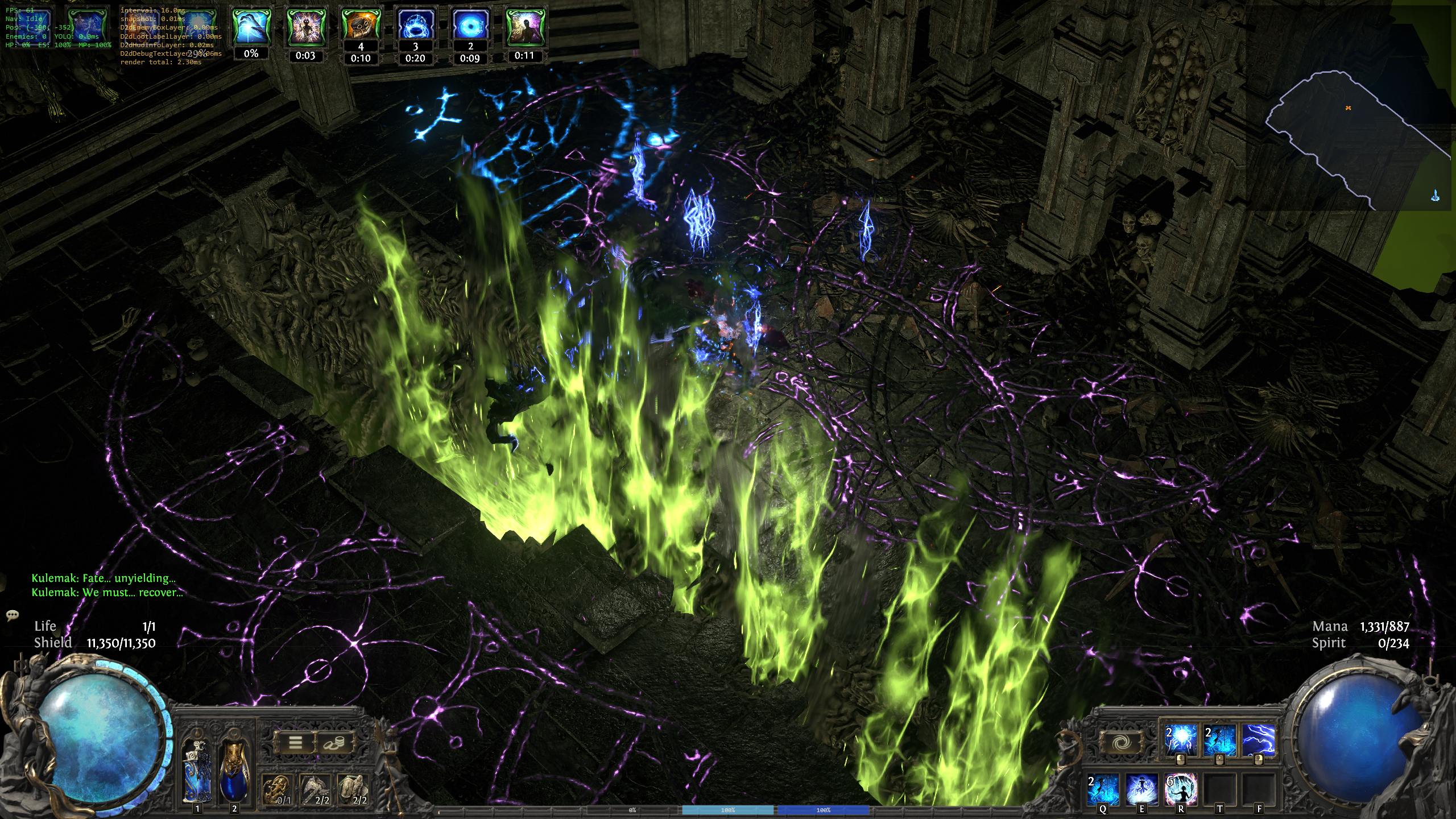Activate the lightning bolt skill
This screenshot has width=1456, height=819.
[x=1258, y=740]
